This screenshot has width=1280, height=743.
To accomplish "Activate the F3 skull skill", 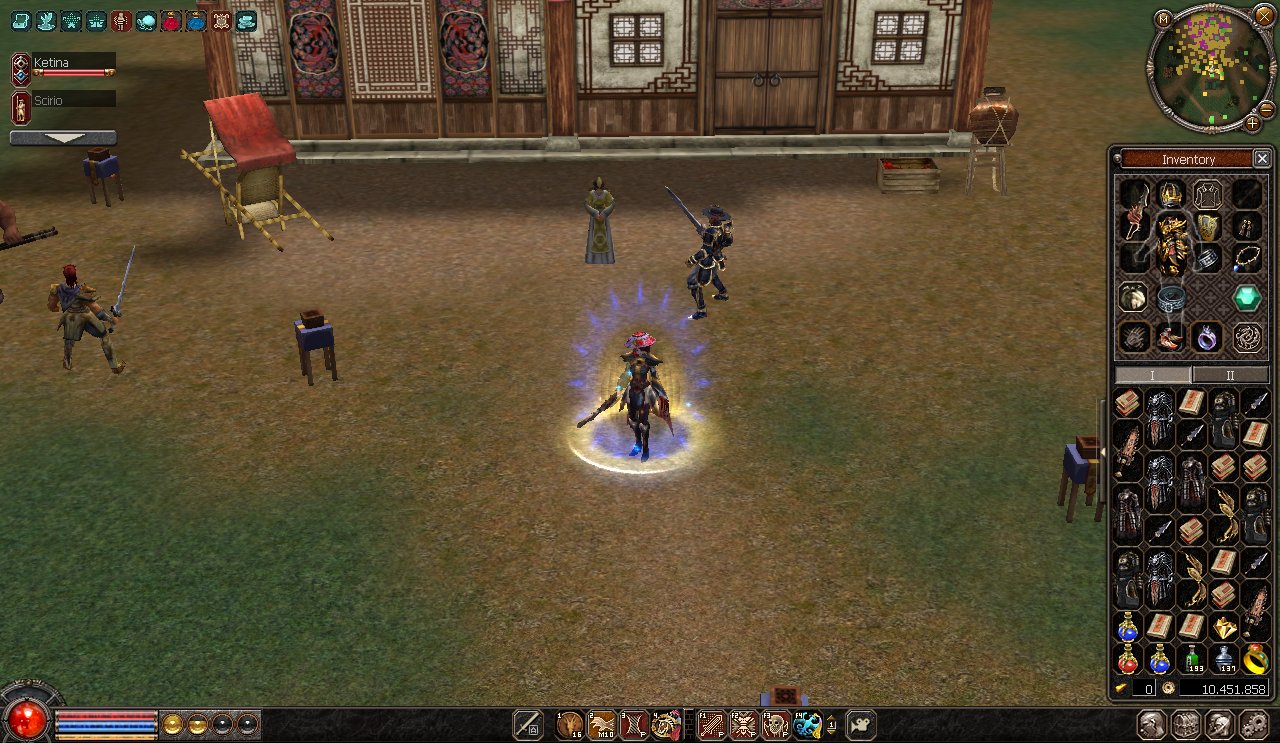I will [775, 725].
